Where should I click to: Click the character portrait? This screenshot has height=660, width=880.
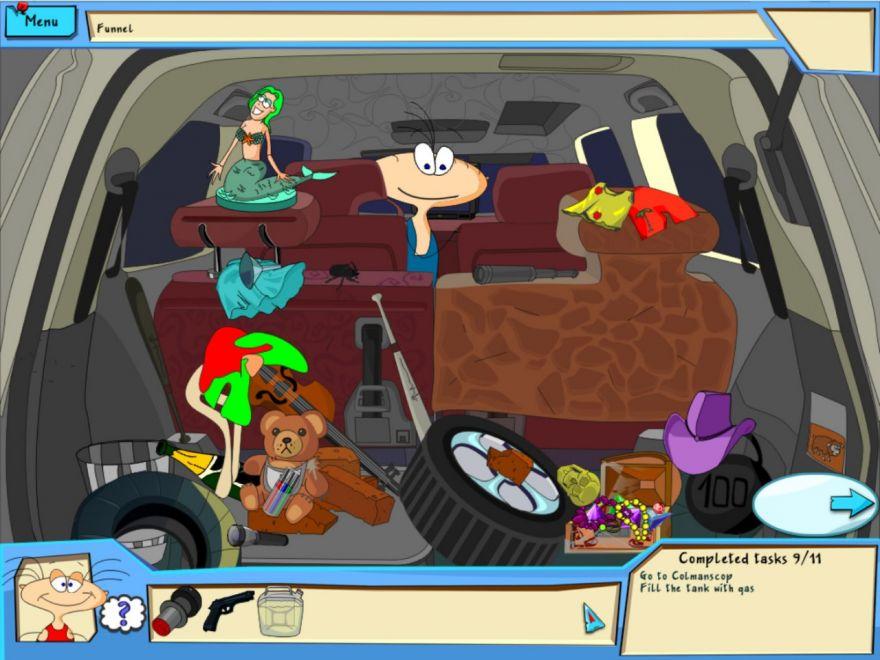(55, 599)
